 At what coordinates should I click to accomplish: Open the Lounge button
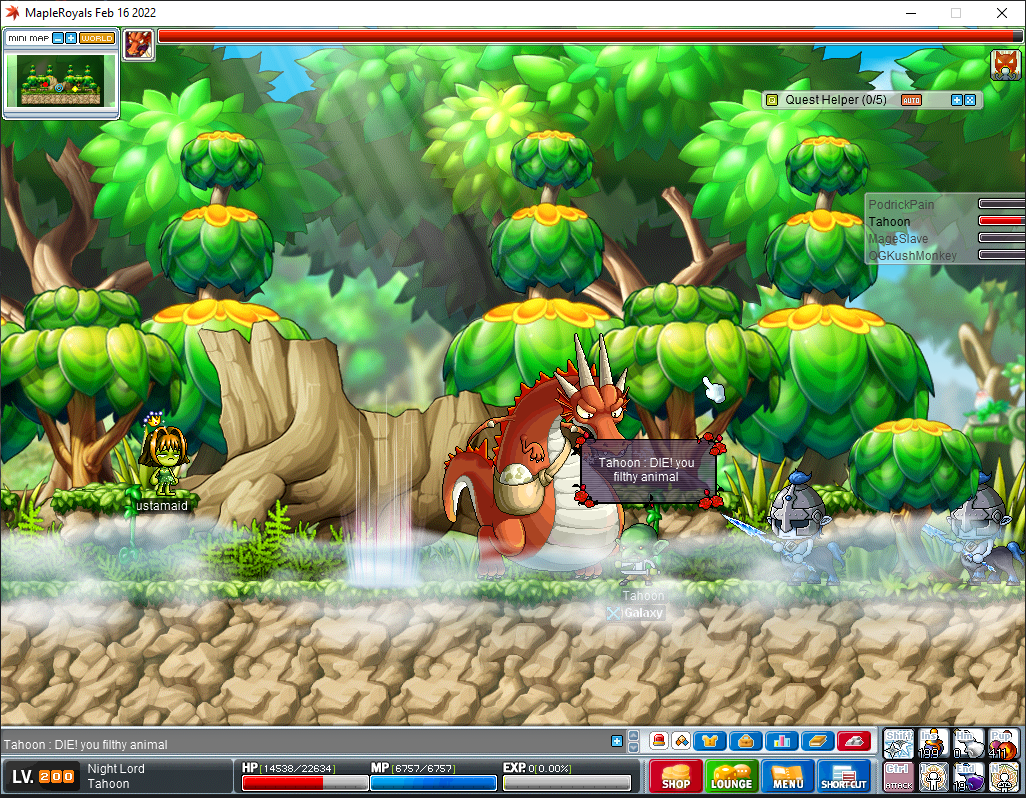tap(731, 776)
